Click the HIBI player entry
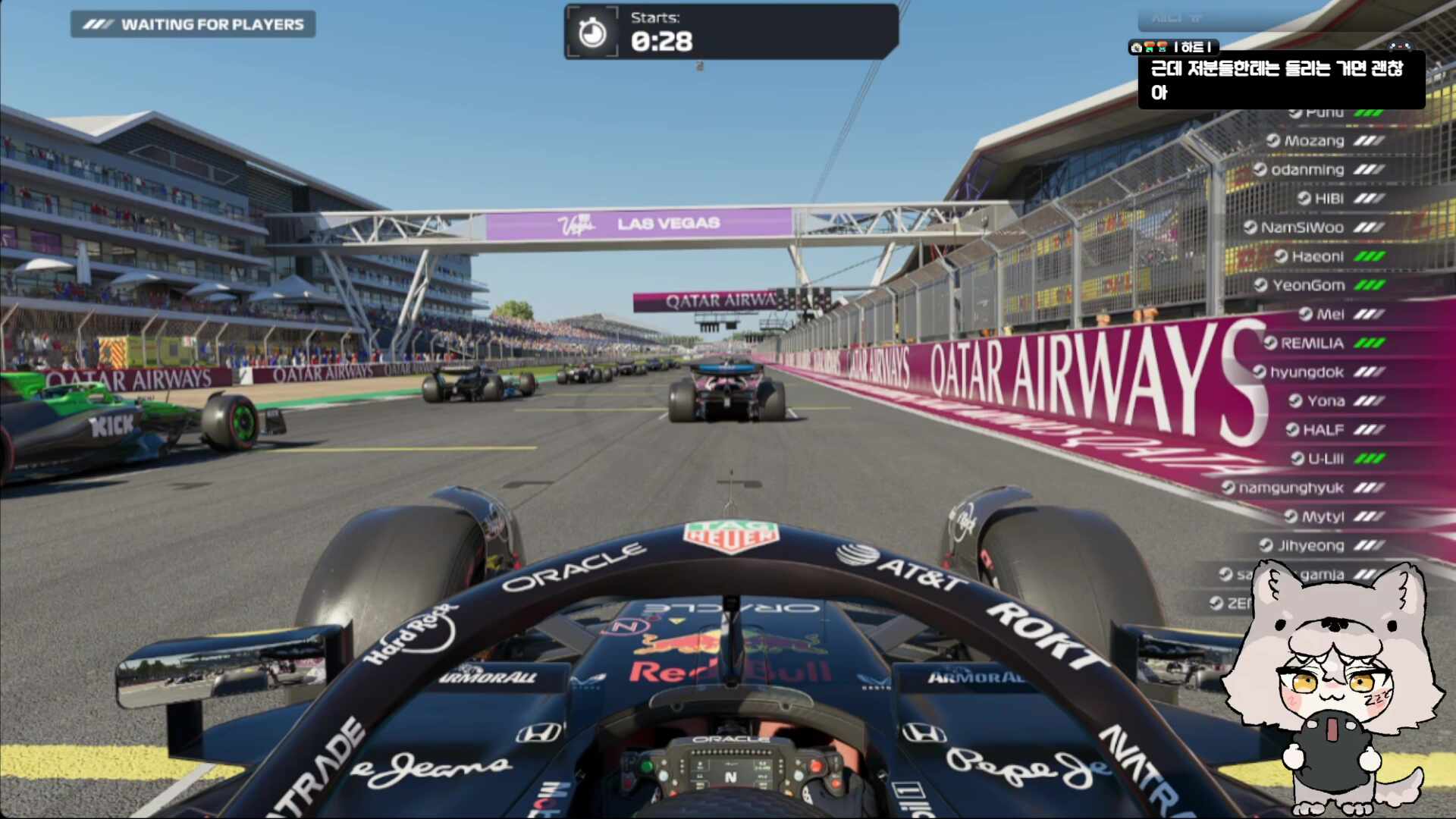This screenshot has width=1456, height=819. 1329,199
